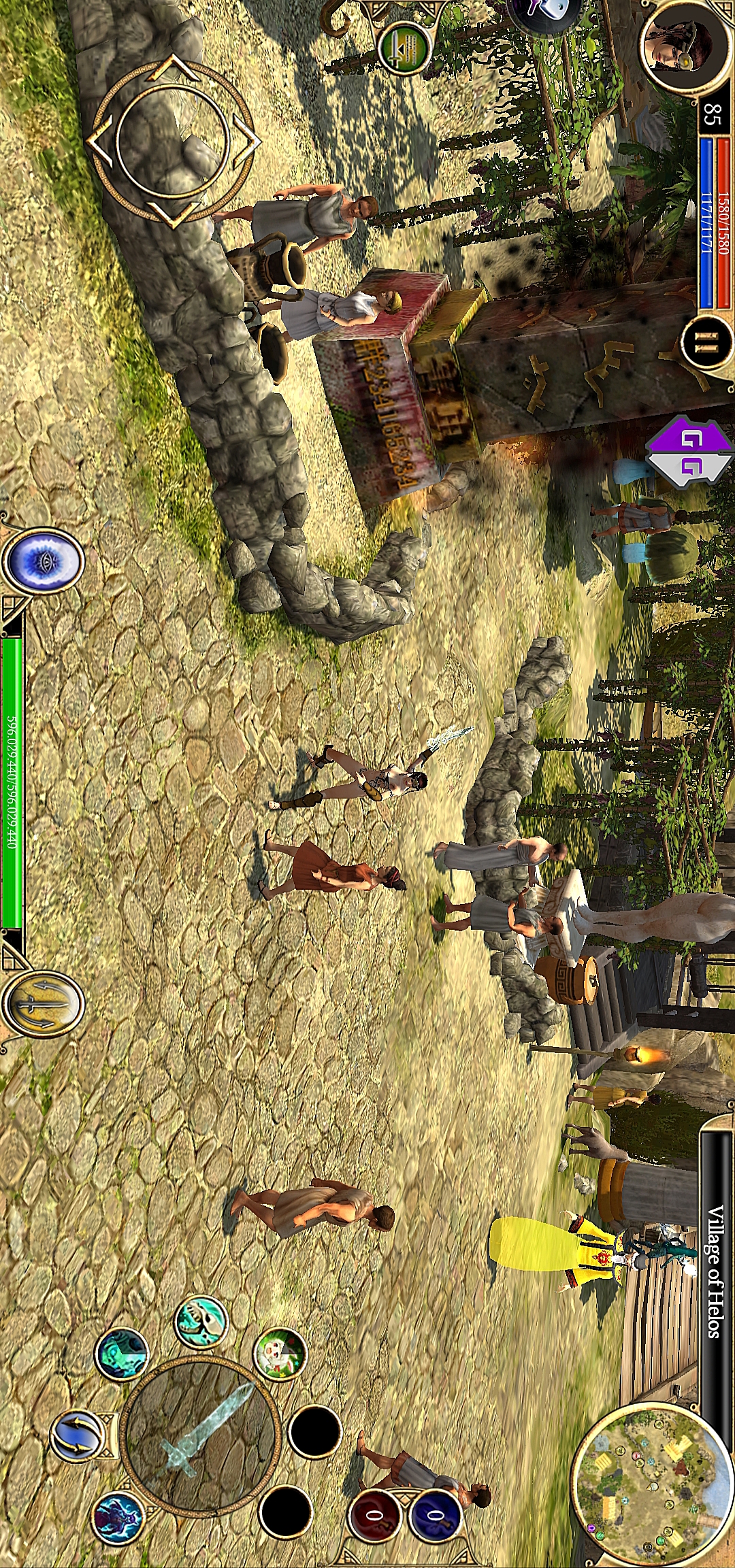Screen dimensions: 735x1568
Task: Open the purple GG overlay icon
Action: tap(687, 452)
